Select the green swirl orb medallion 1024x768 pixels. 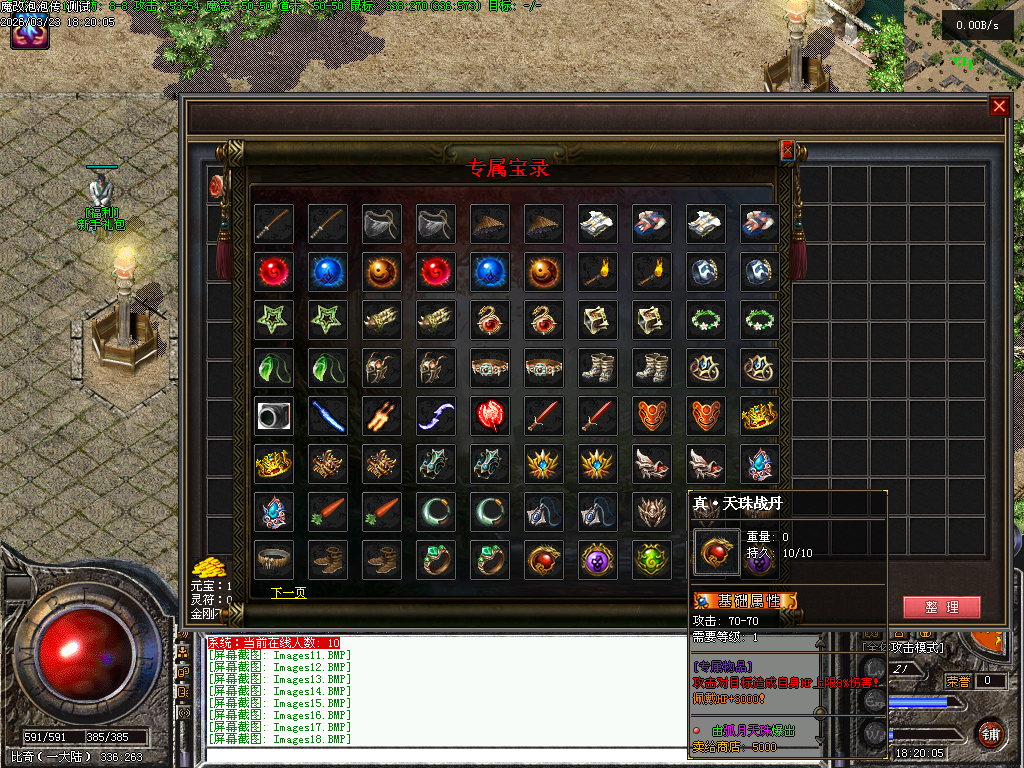pos(651,560)
